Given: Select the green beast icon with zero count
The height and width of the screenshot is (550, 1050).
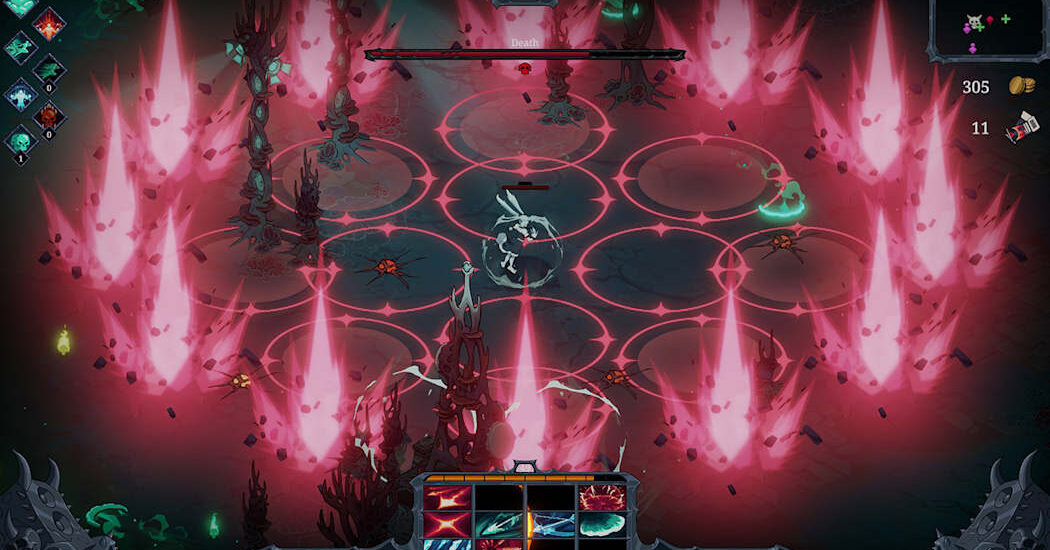Looking at the screenshot, I should click(49, 72).
